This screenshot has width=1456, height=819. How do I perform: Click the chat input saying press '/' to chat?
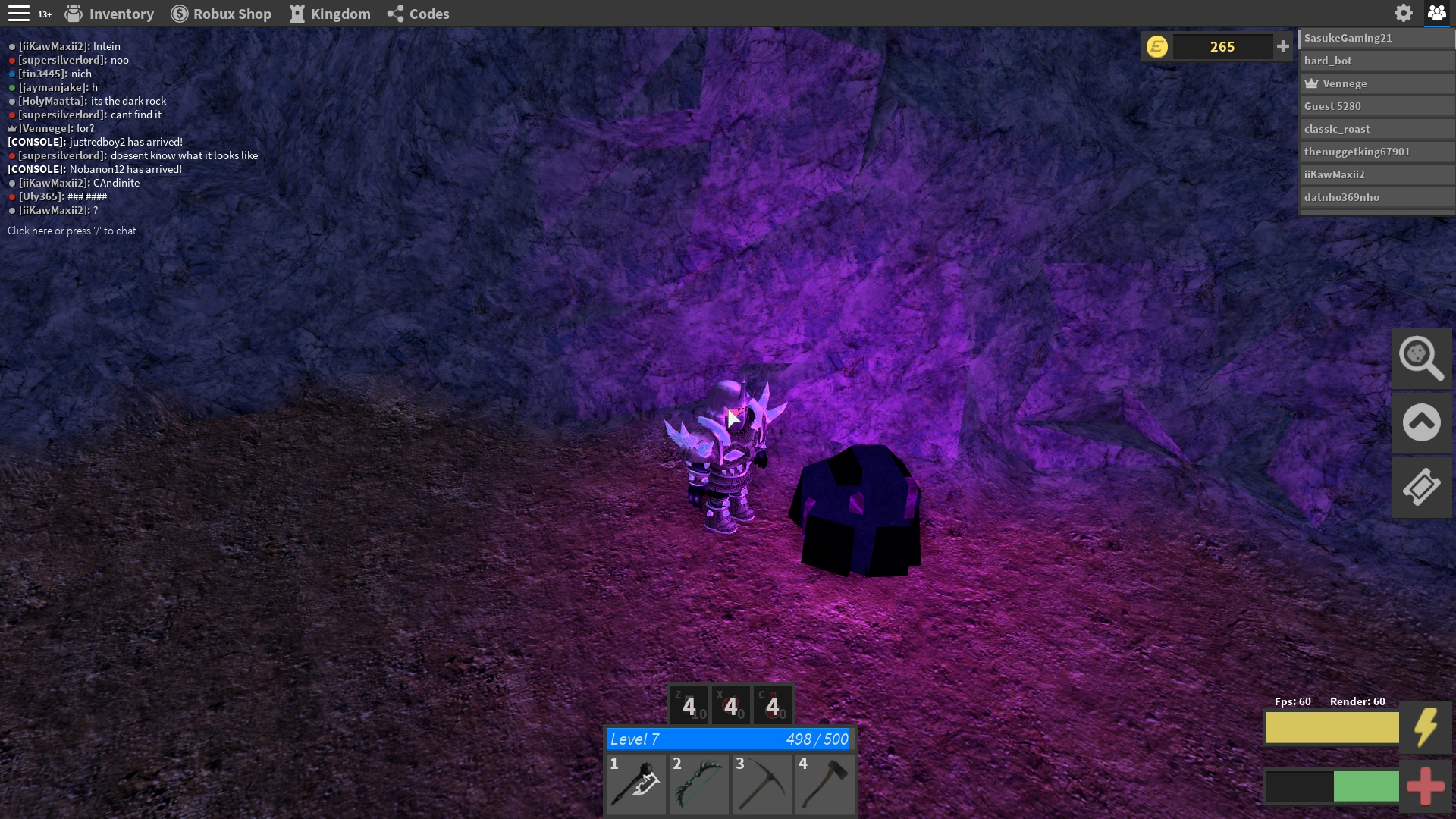tap(72, 231)
